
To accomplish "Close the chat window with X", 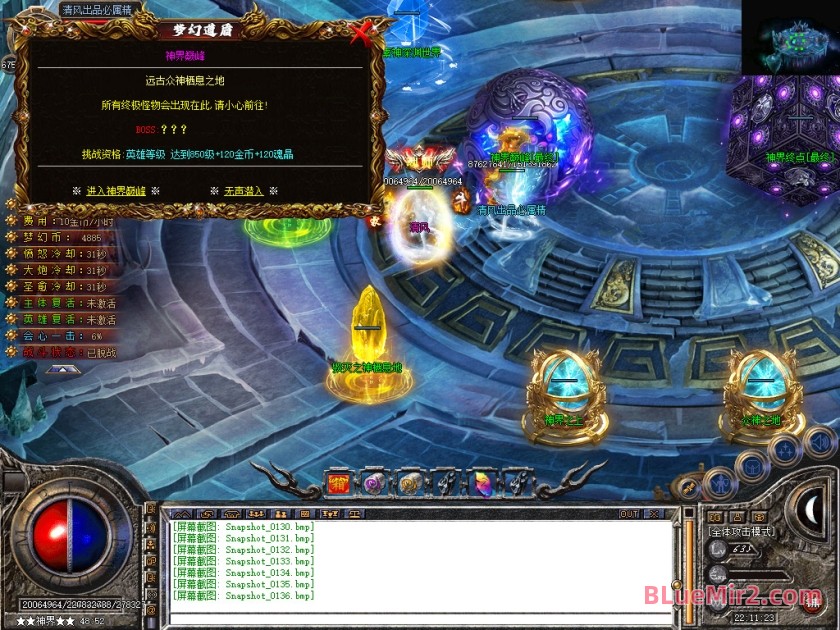I will click(x=655, y=514).
